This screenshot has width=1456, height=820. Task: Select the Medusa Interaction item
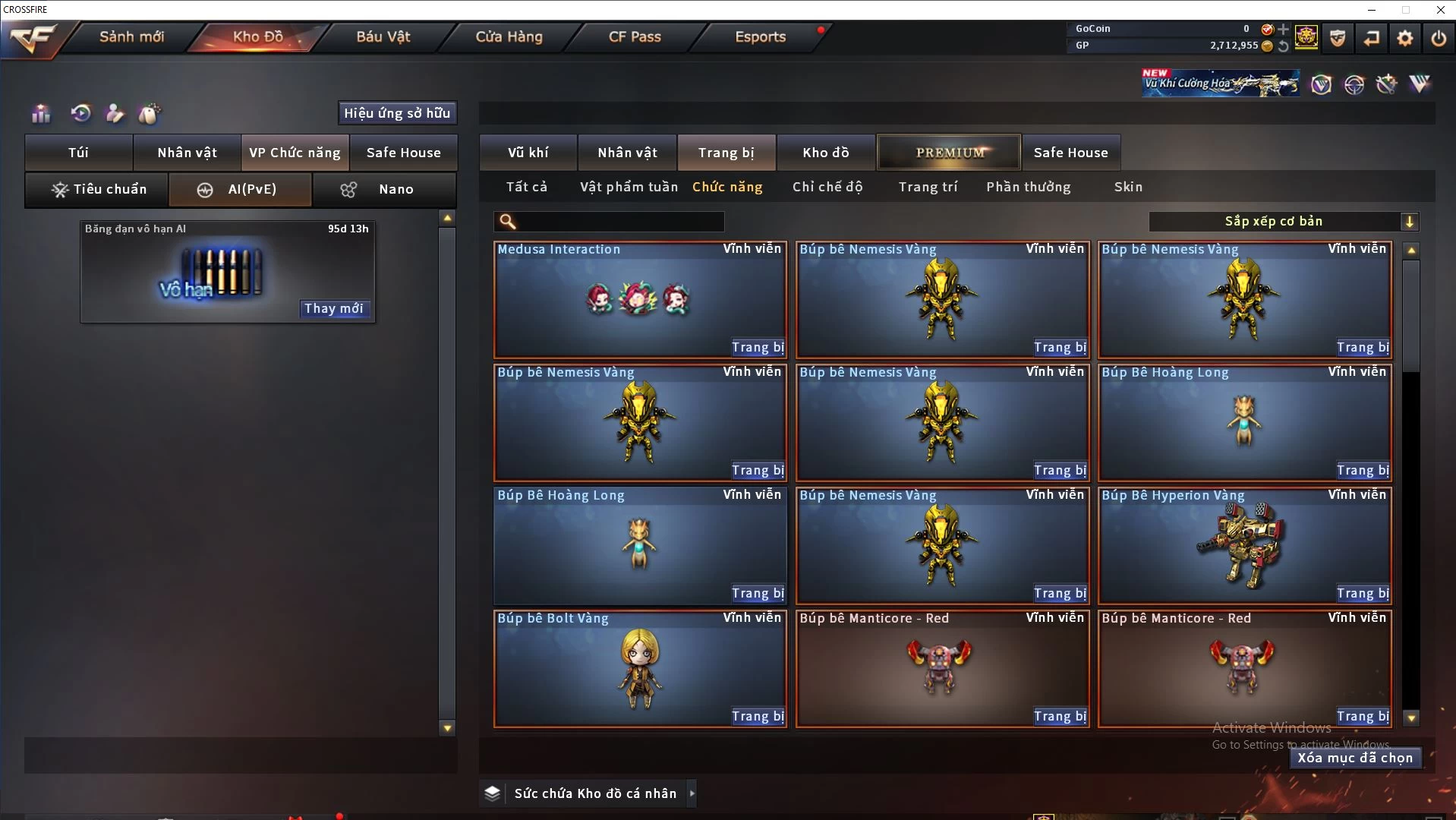point(639,298)
